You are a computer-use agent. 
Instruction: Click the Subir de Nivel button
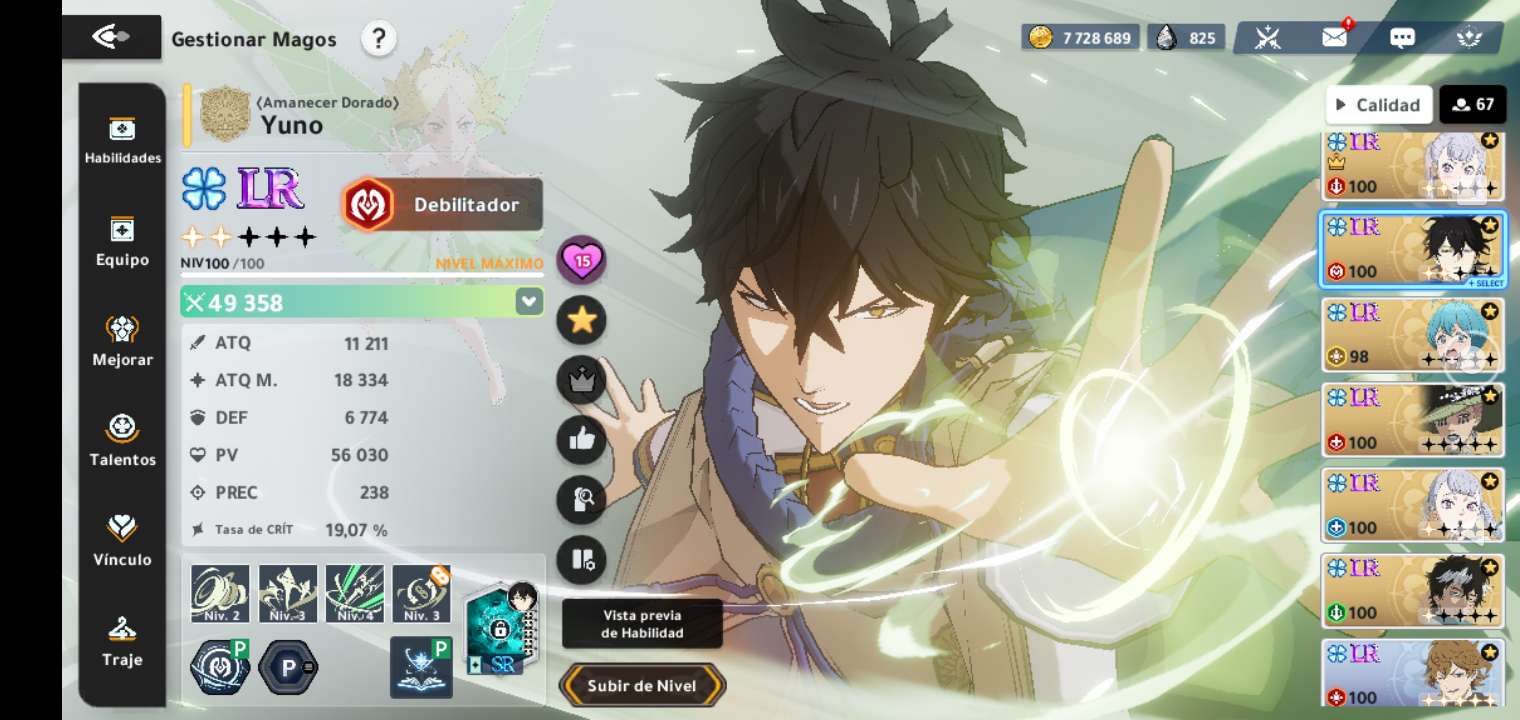click(x=642, y=686)
